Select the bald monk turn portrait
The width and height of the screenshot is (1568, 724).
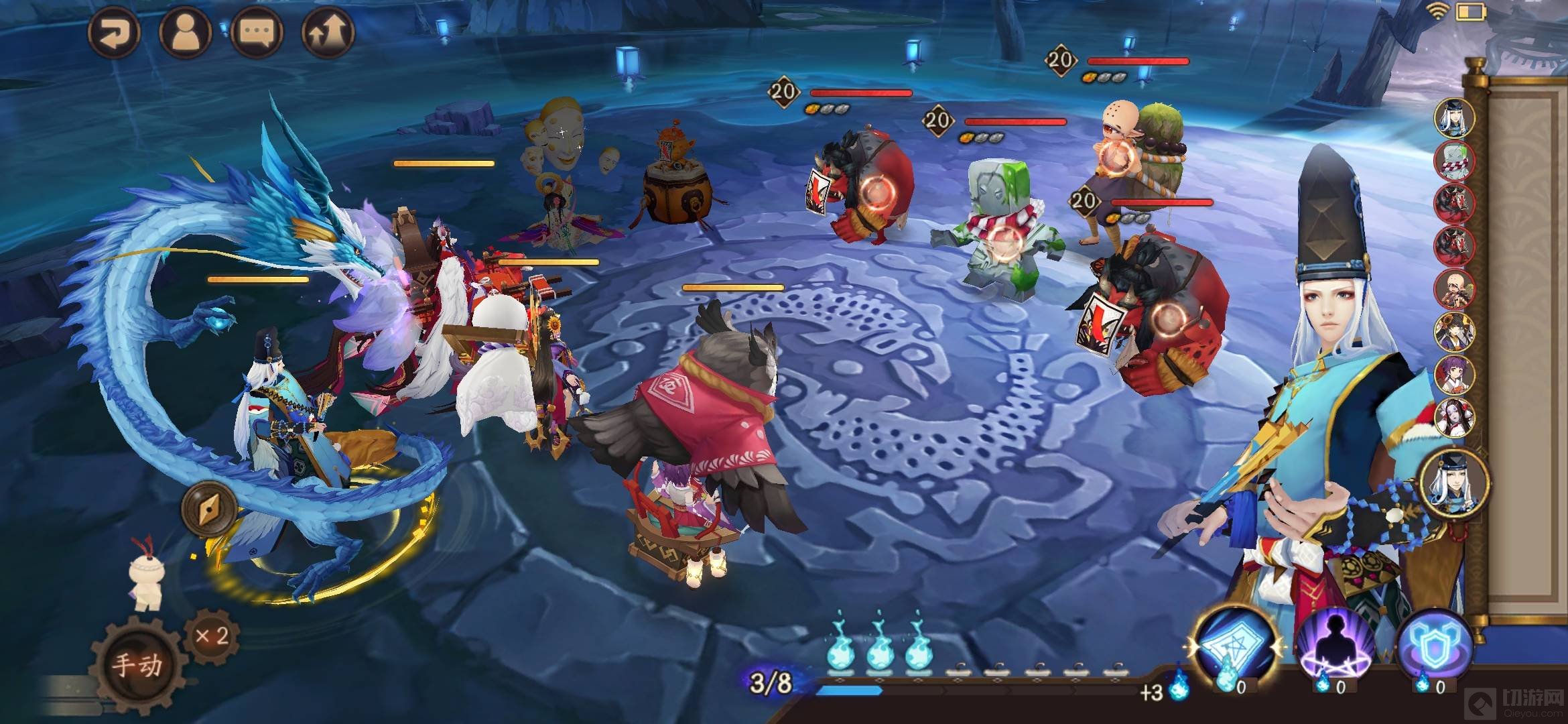(1454, 290)
